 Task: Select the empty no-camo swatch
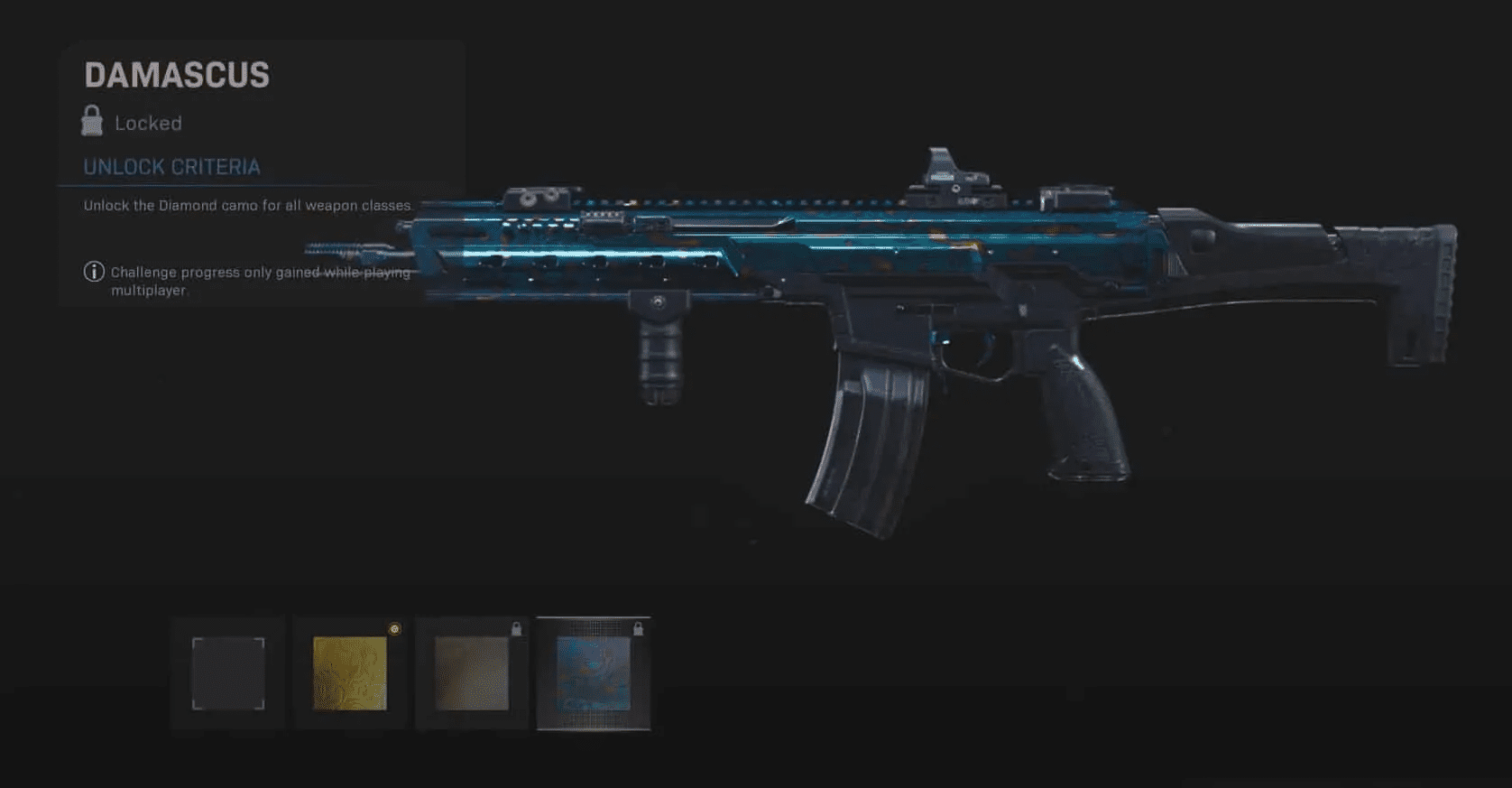(228, 673)
